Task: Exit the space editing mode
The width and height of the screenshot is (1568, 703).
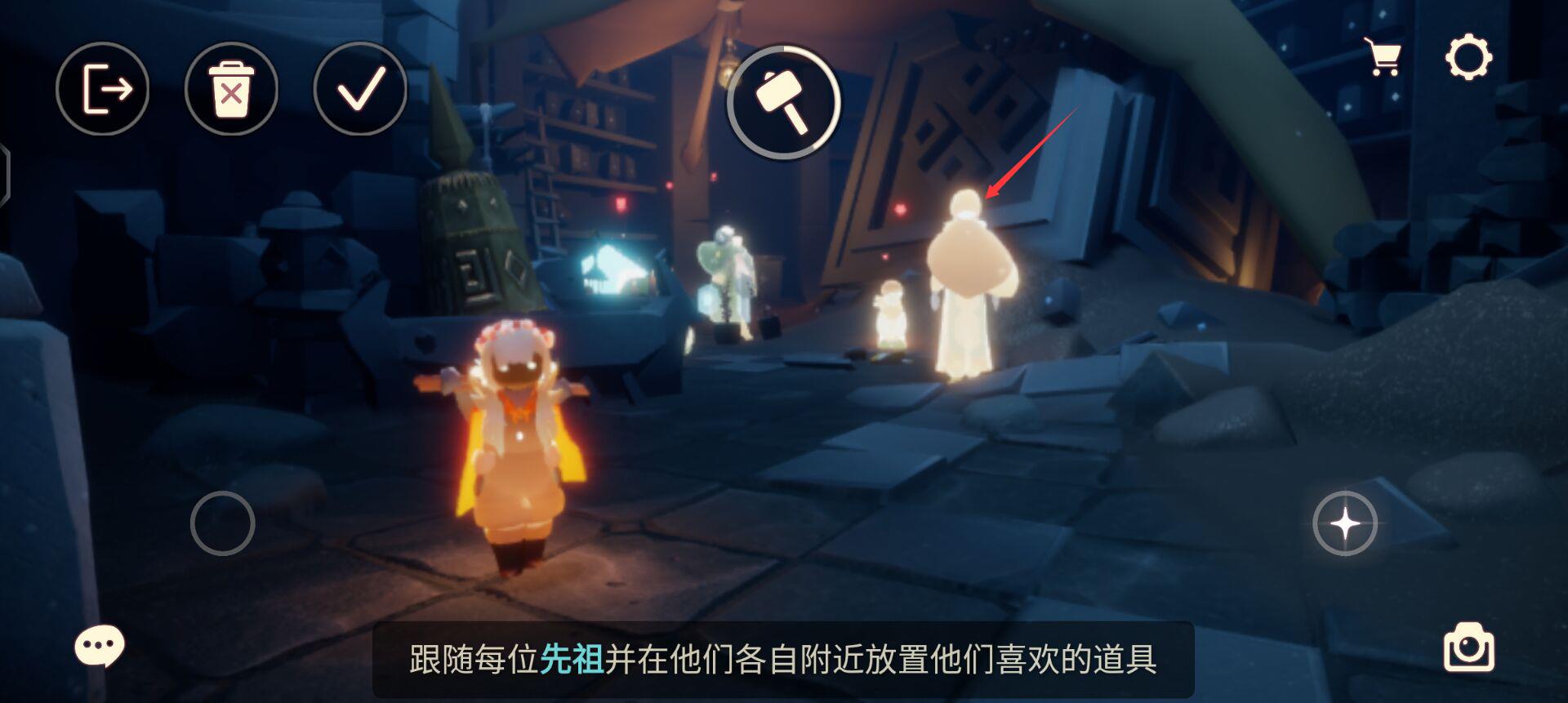Action: [x=104, y=90]
